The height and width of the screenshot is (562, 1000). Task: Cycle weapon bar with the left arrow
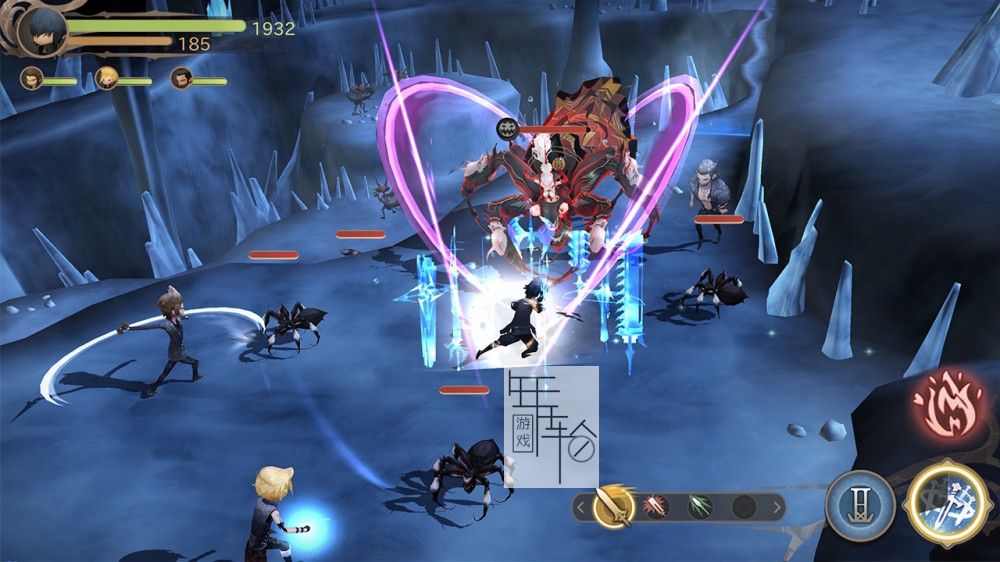pyautogui.click(x=580, y=507)
